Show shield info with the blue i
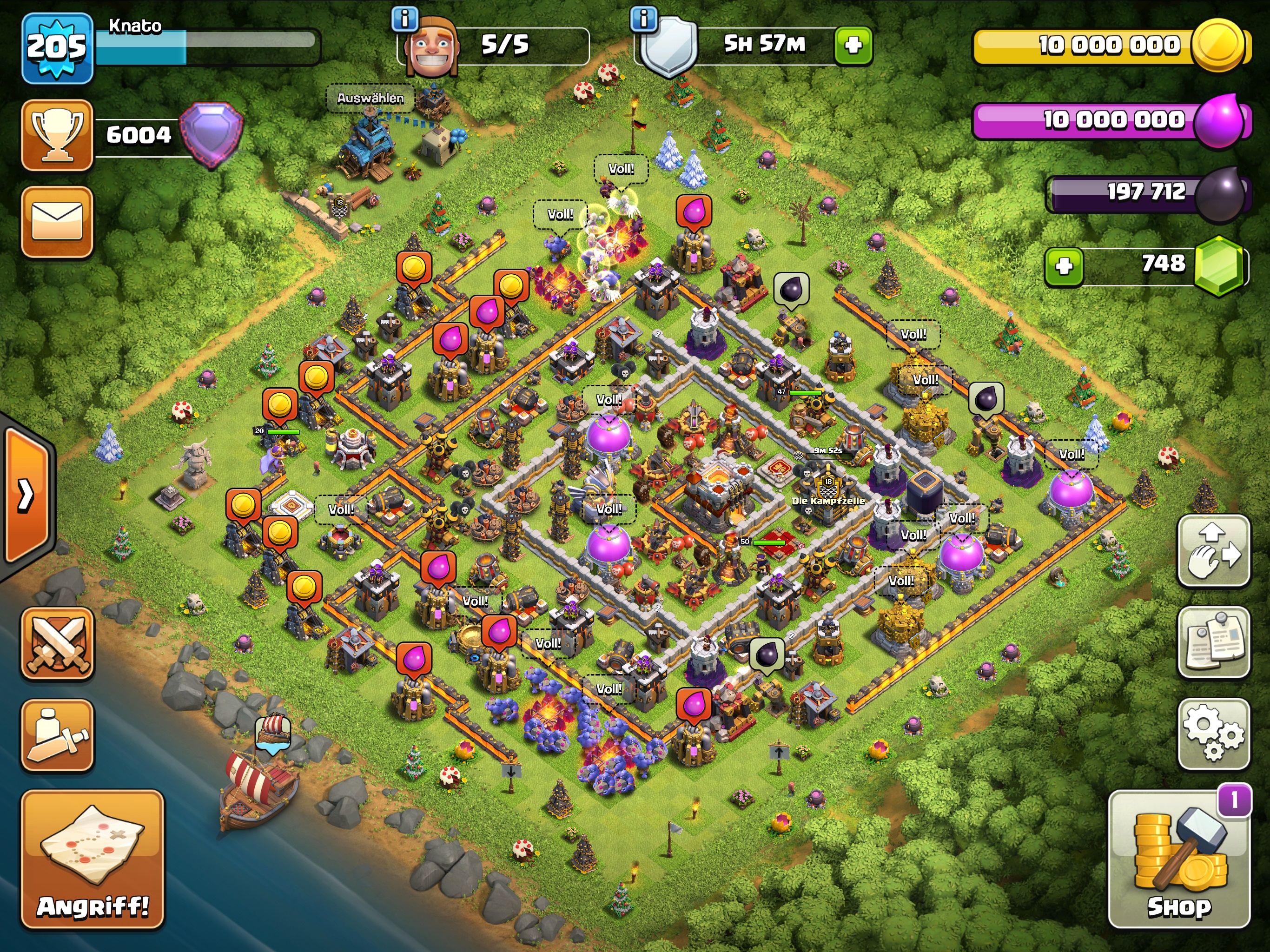Image resolution: width=1270 pixels, height=952 pixels. pos(644,20)
